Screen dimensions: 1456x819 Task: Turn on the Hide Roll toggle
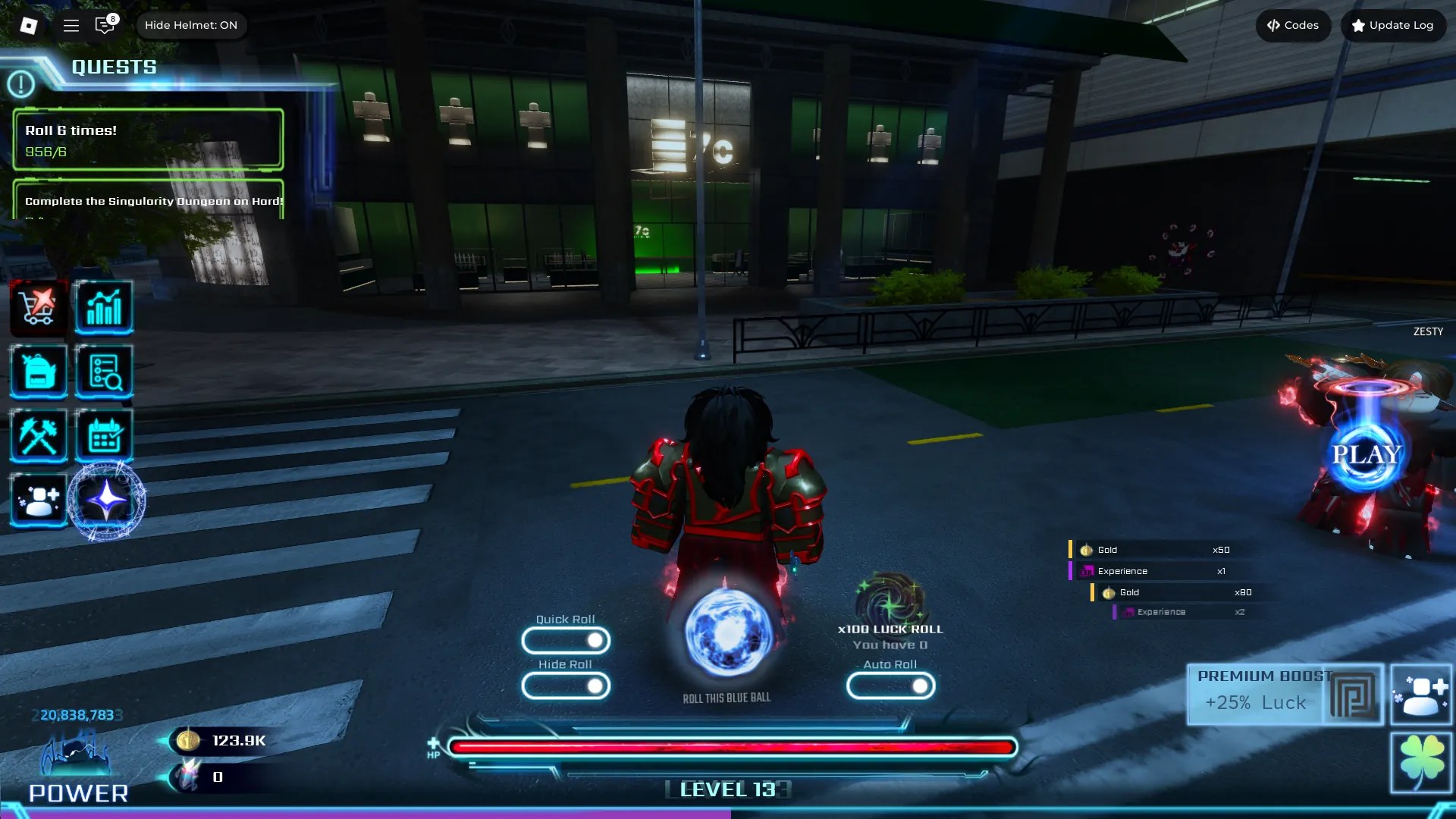click(566, 686)
